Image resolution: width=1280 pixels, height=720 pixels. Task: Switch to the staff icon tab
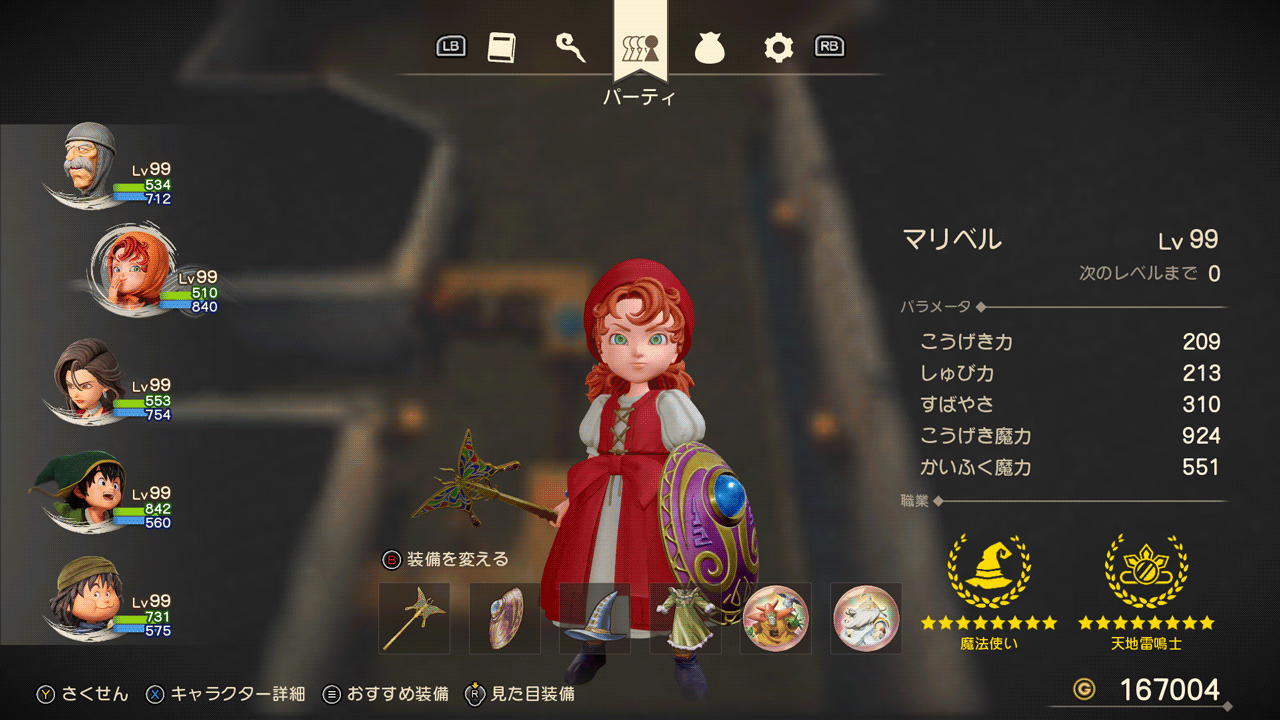tap(570, 47)
